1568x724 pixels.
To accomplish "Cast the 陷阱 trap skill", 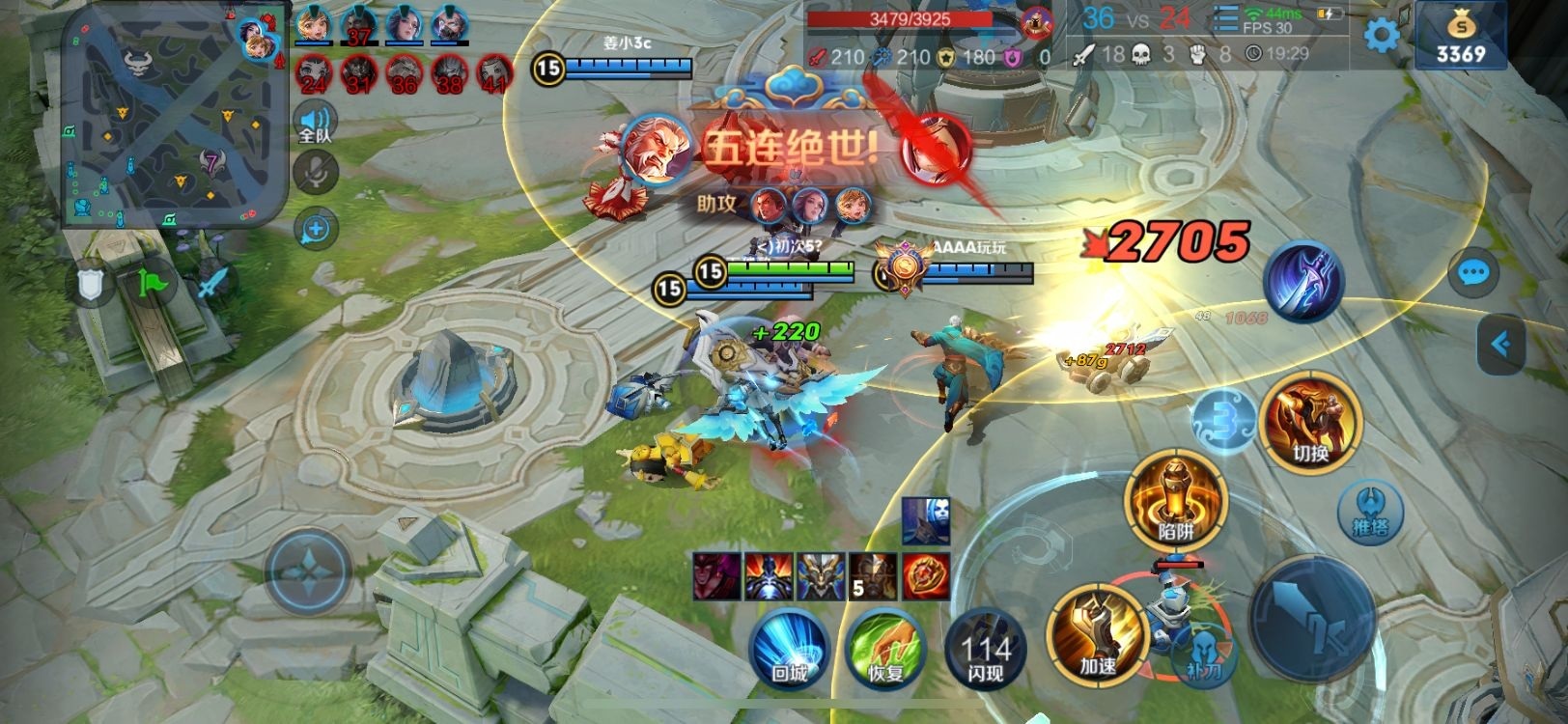I will click(x=1175, y=500).
